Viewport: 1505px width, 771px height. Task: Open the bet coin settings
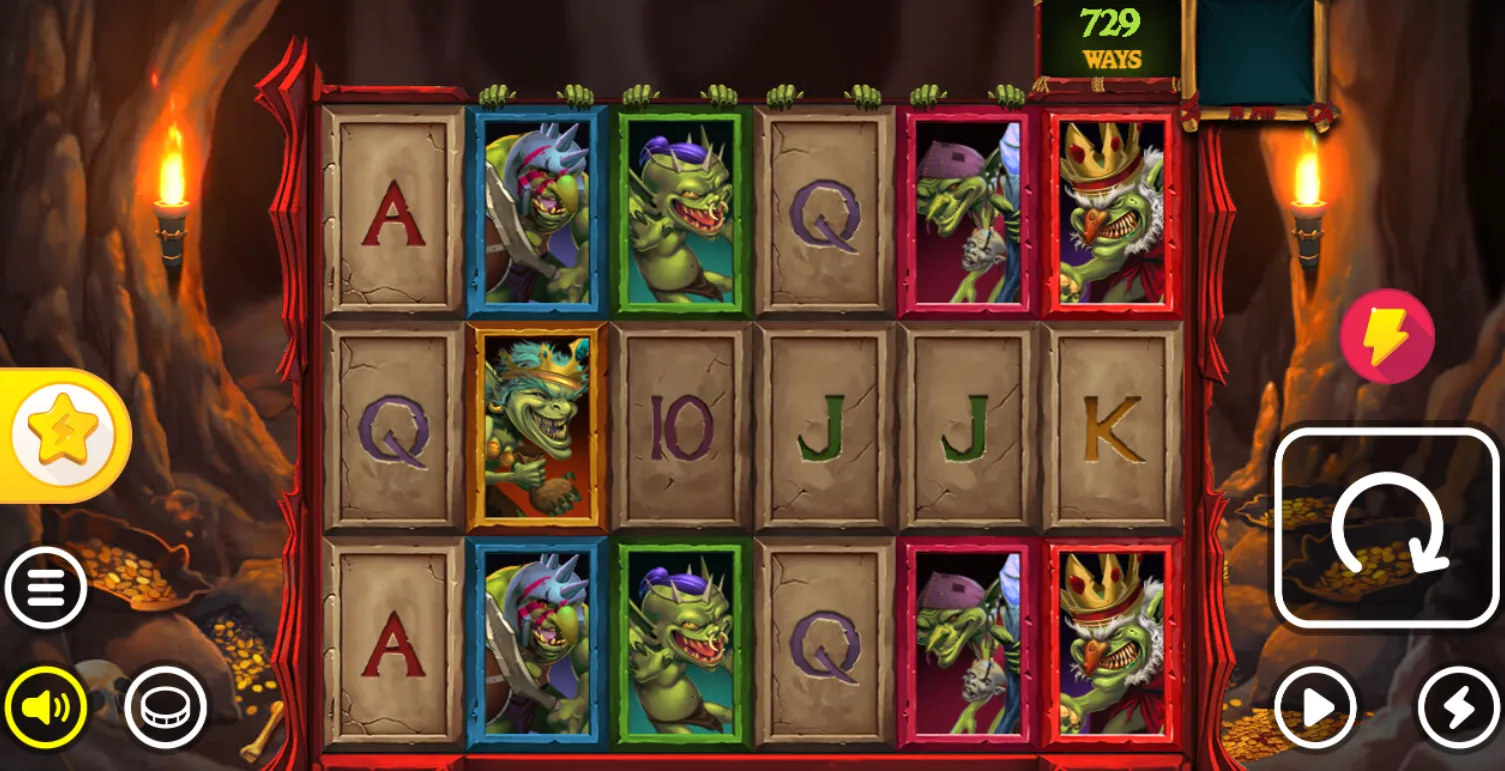coord(165,707)
